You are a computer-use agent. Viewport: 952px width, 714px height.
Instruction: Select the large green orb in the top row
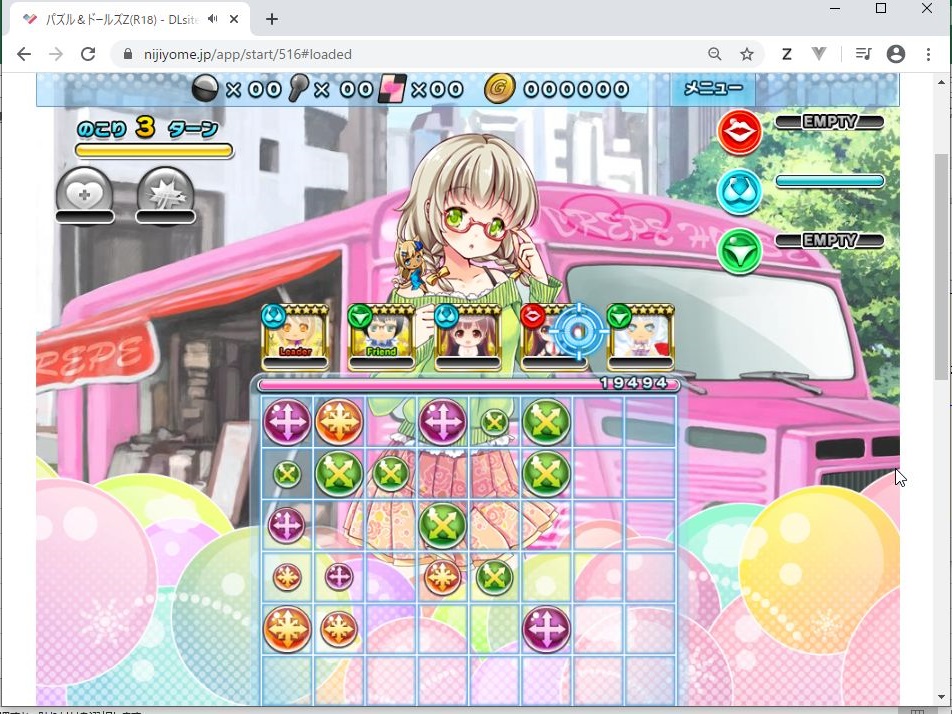tap(546, 422)
